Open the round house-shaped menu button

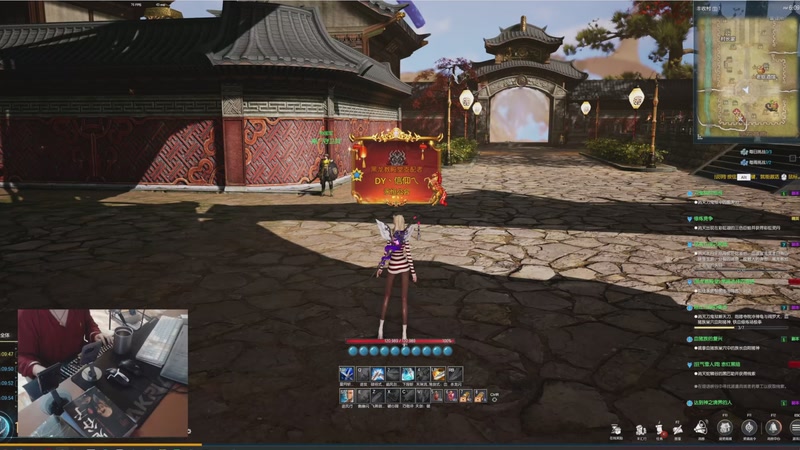click(727, 428)
